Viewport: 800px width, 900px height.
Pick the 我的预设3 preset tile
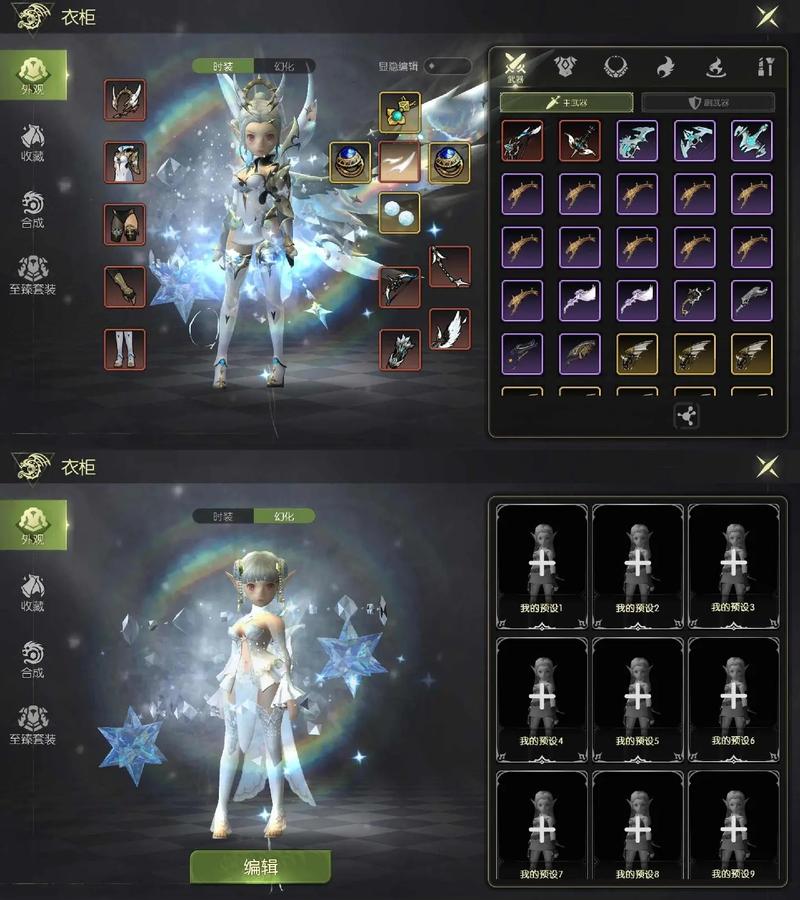click(x=733, y=566)
